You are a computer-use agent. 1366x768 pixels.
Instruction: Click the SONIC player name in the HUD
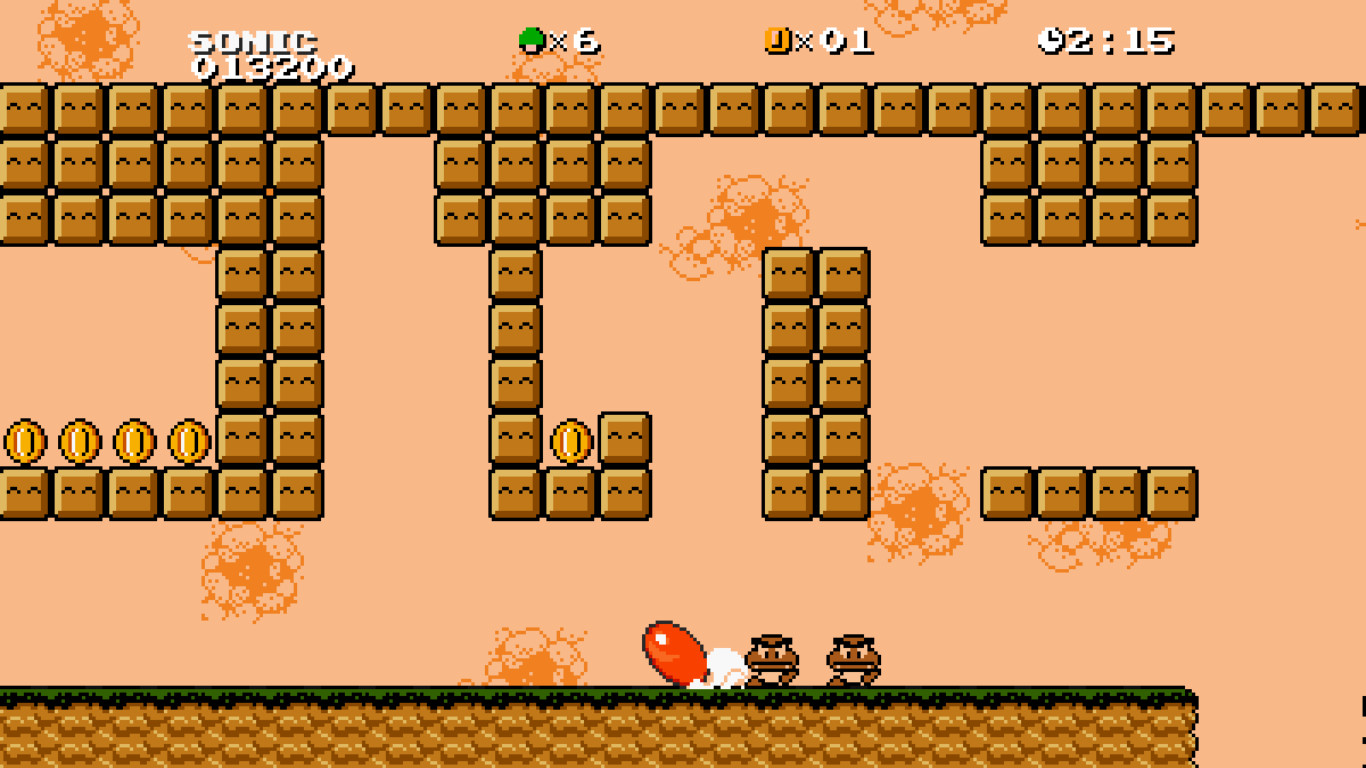click(x=254, y=42)
